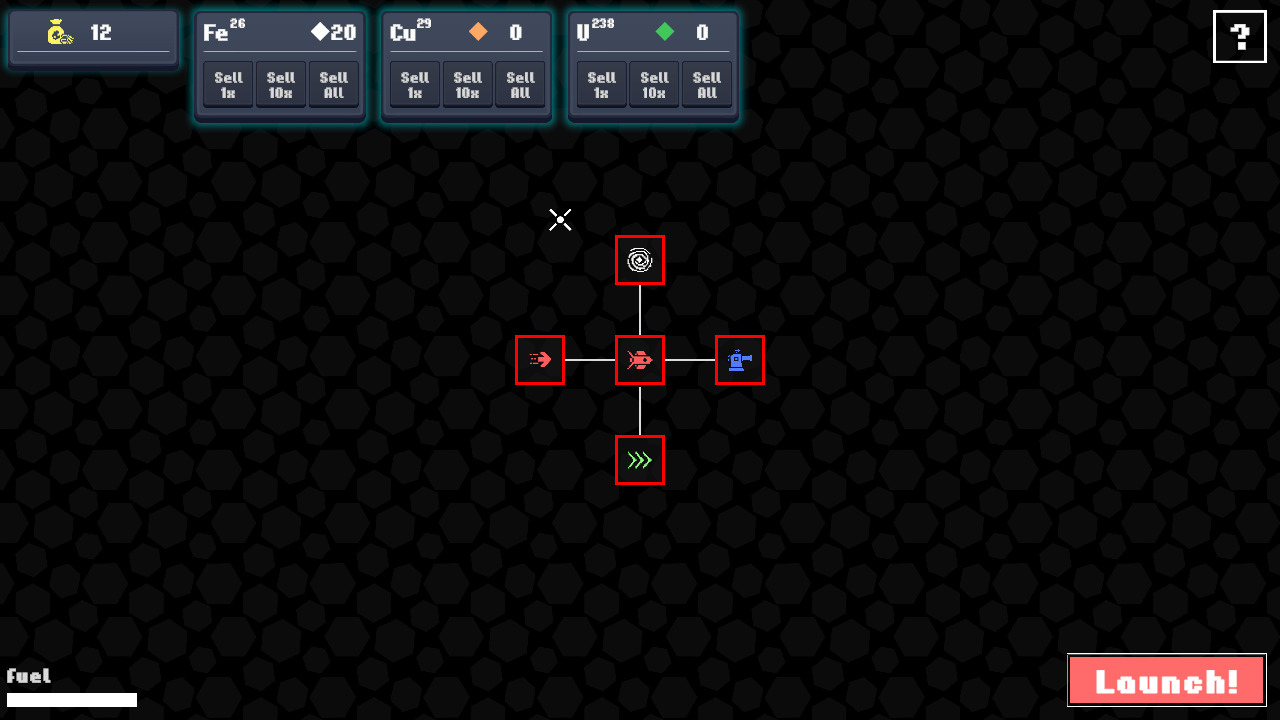Click the money bag icon showing 12
This screenshot has height=720, width=1280.
click(x=57, y=31)
